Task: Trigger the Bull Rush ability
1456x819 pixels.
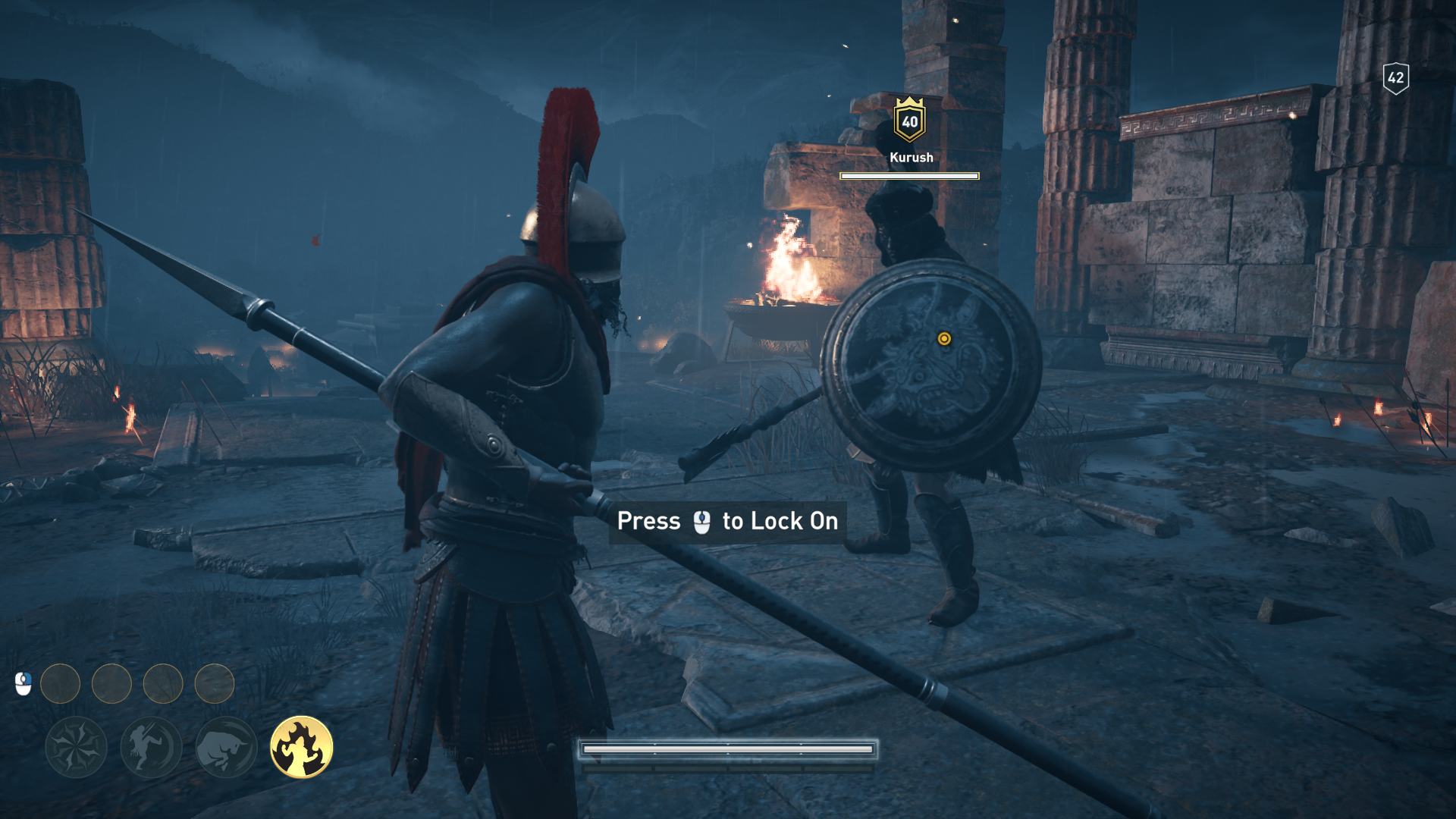Action: (226, 747)
